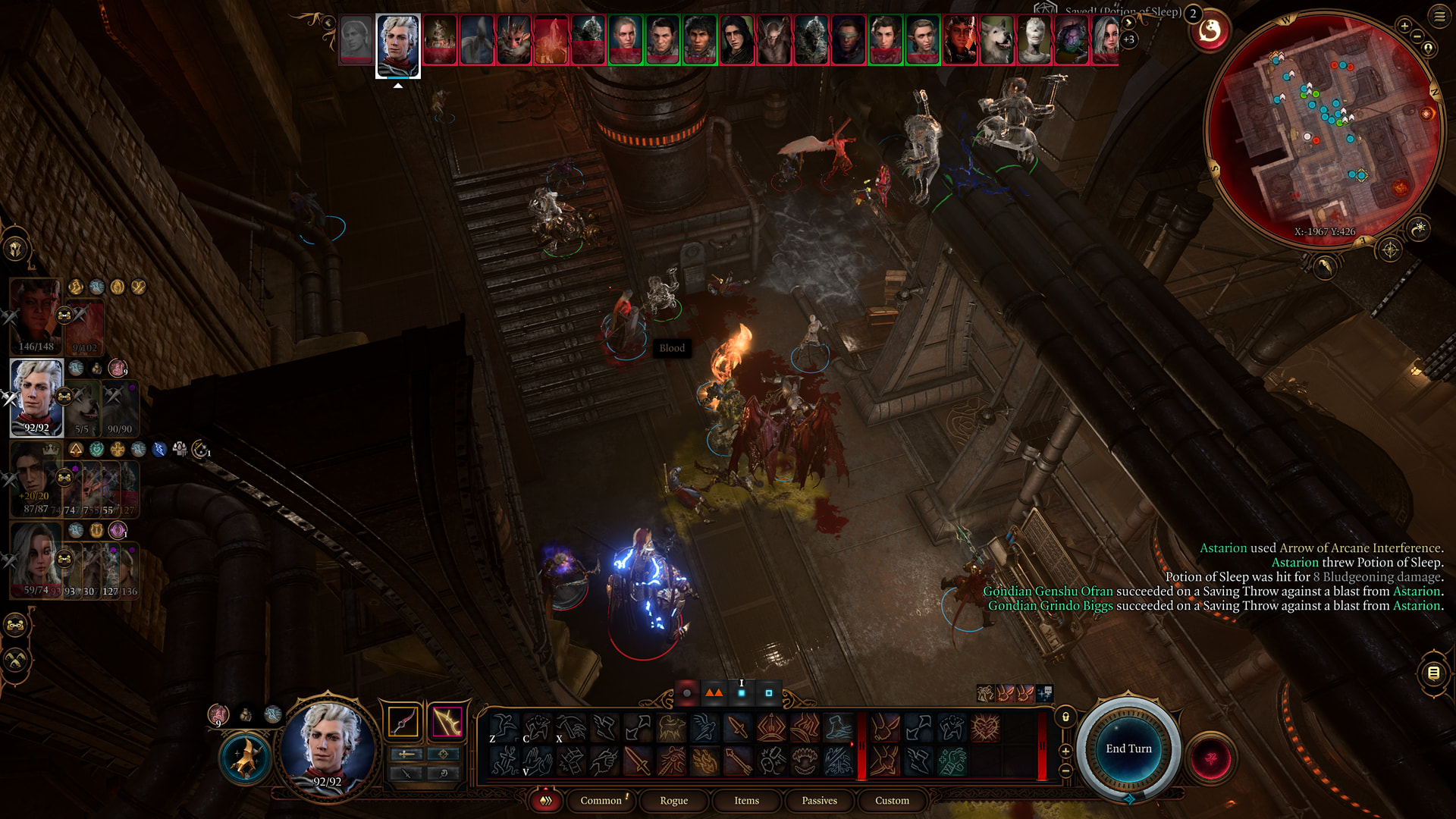Viewport: 1456px width, 819px height.
Task: Open the Rogue hotbar tab
Action: click(x=673, y=800)
